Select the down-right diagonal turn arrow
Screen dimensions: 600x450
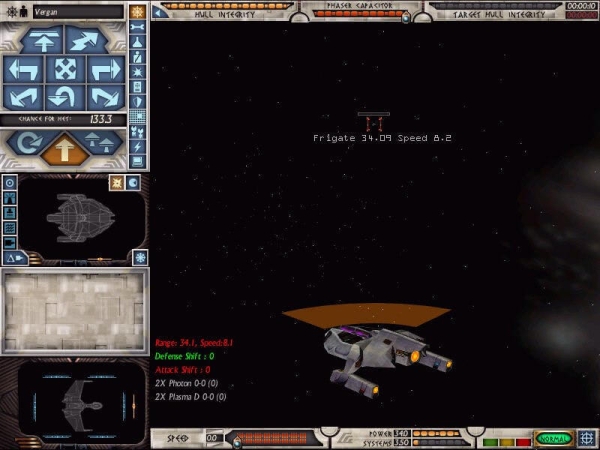(x=105, y=97)
